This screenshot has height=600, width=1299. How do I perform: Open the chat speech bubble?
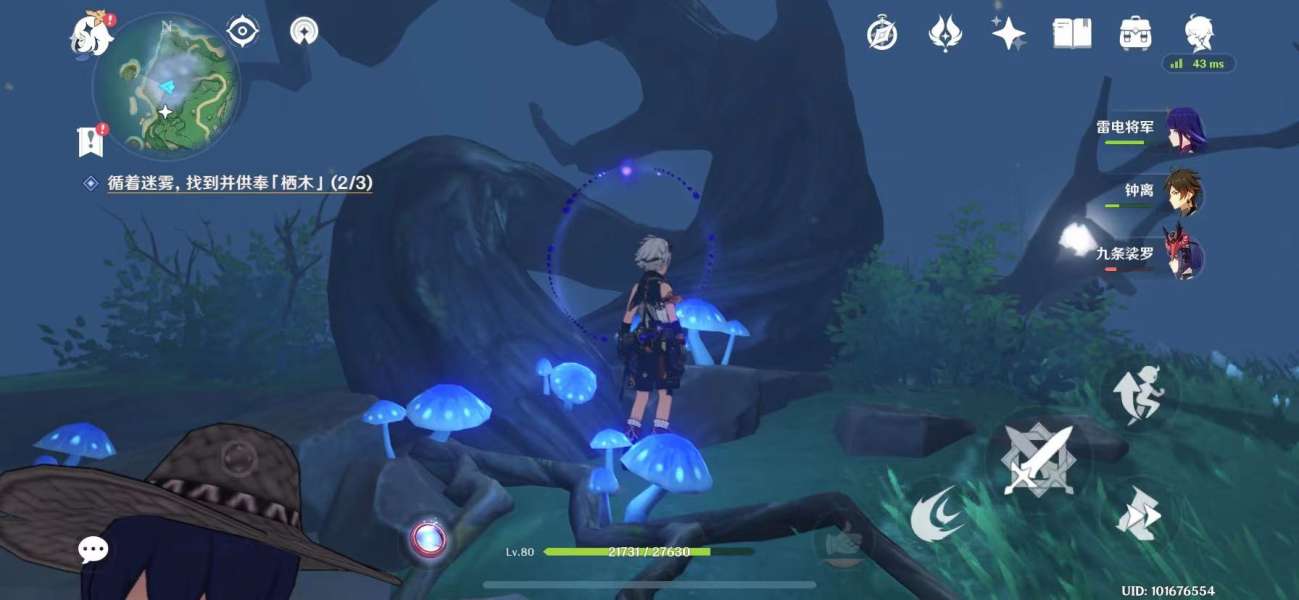[94, 548]
